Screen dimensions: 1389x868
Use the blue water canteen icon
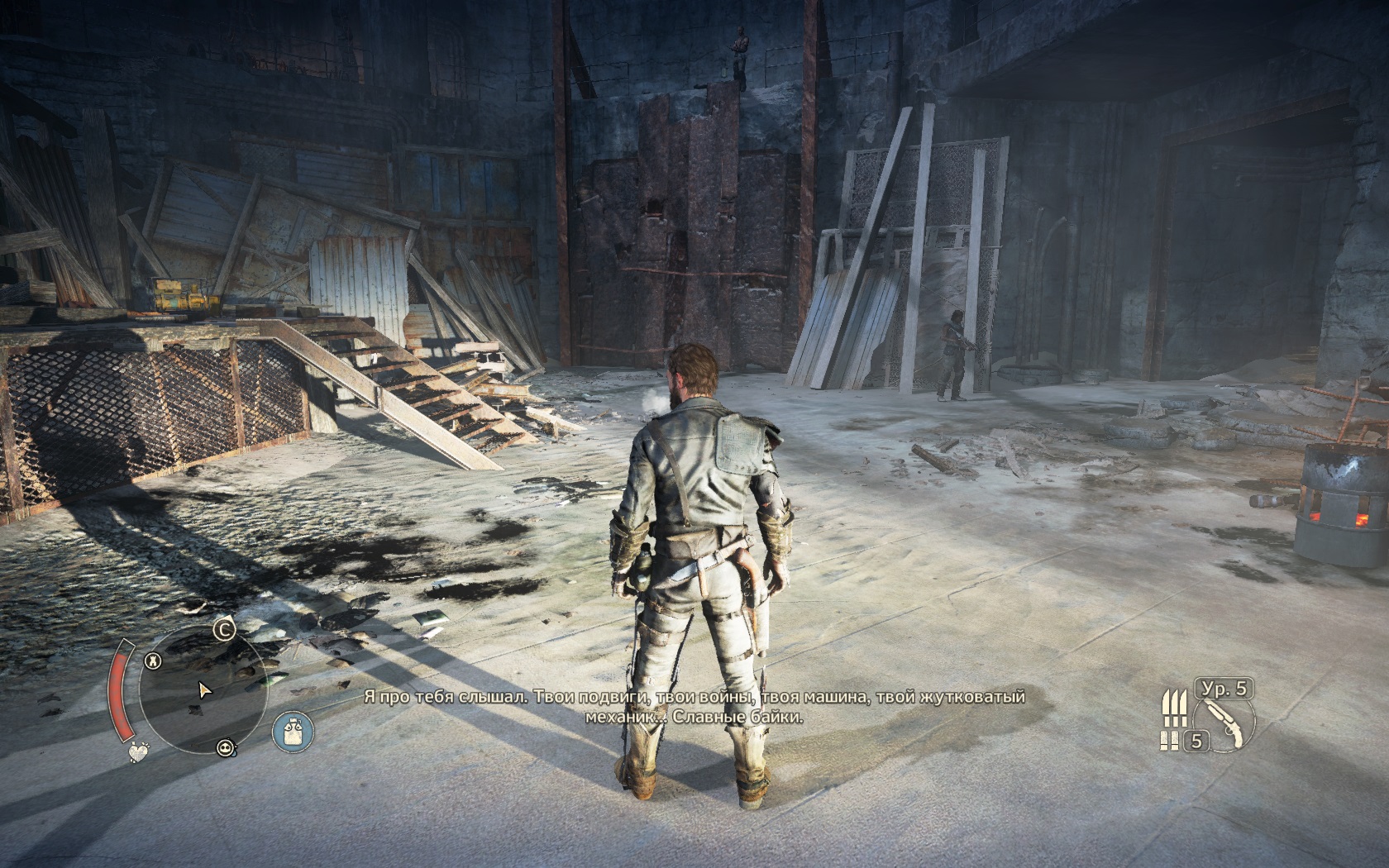coord(293,732)
